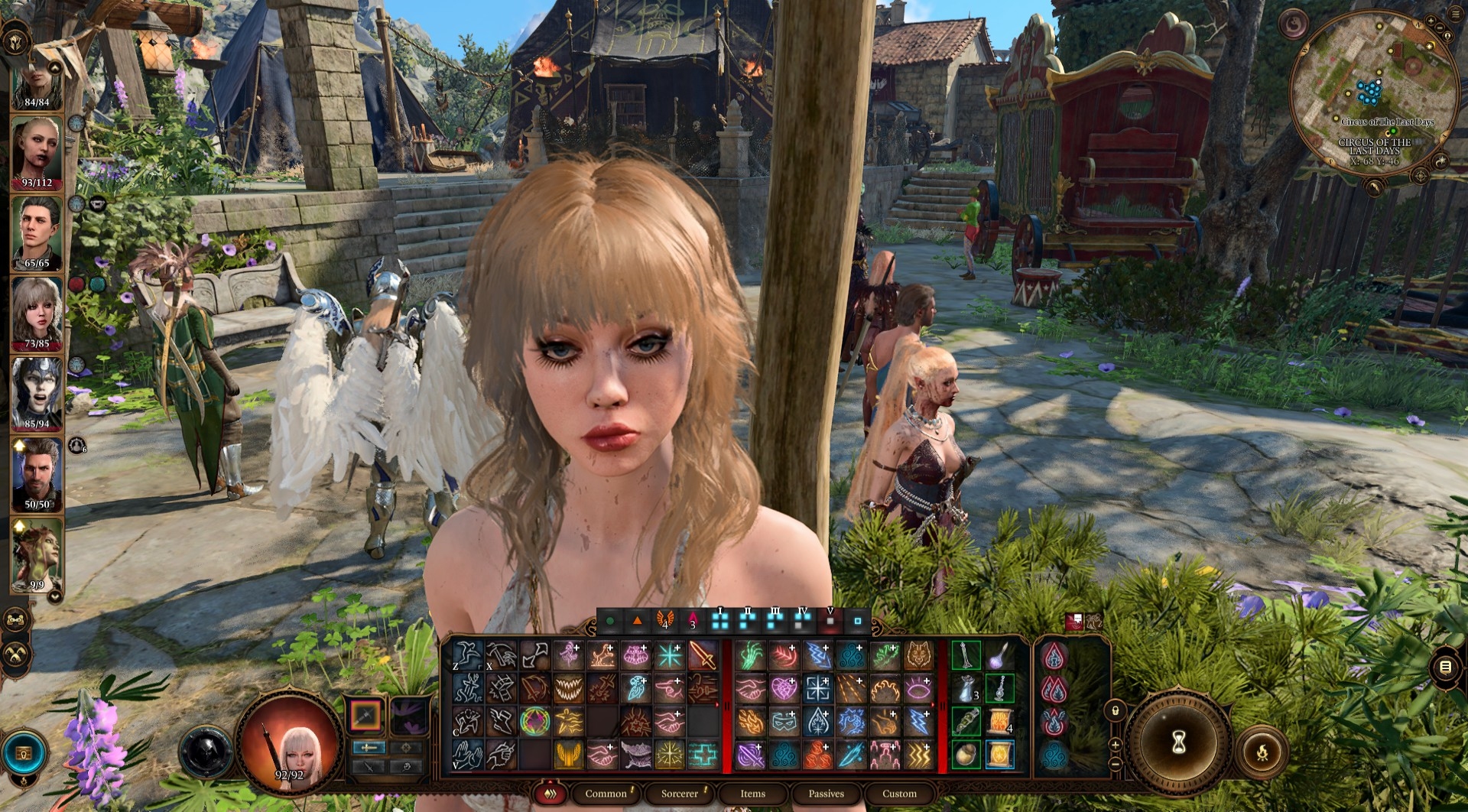The width and height of the screenshot is (1468, 812).
Task: Switch to the Sorcerer hotbar tab
Action: [x=679, y=794]
